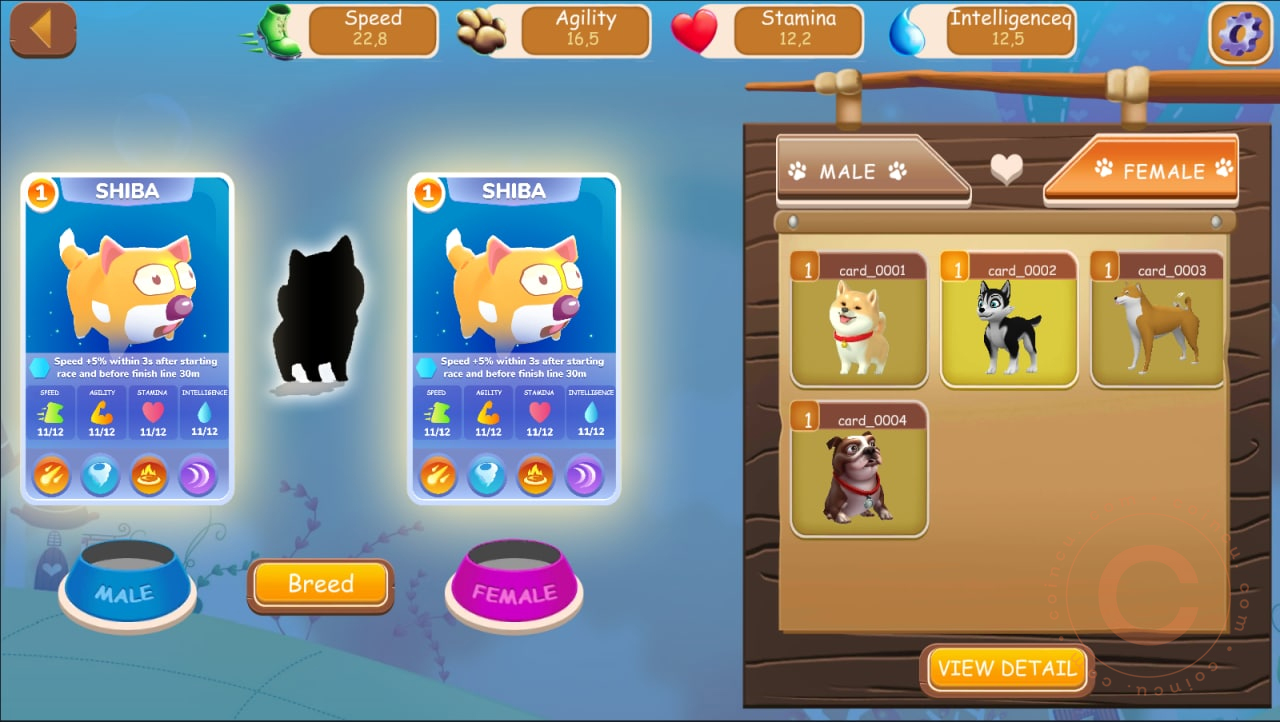Select the blue Male bowl
The height and width of the screenshot is (722, 1280).
[x=127, y=585]
